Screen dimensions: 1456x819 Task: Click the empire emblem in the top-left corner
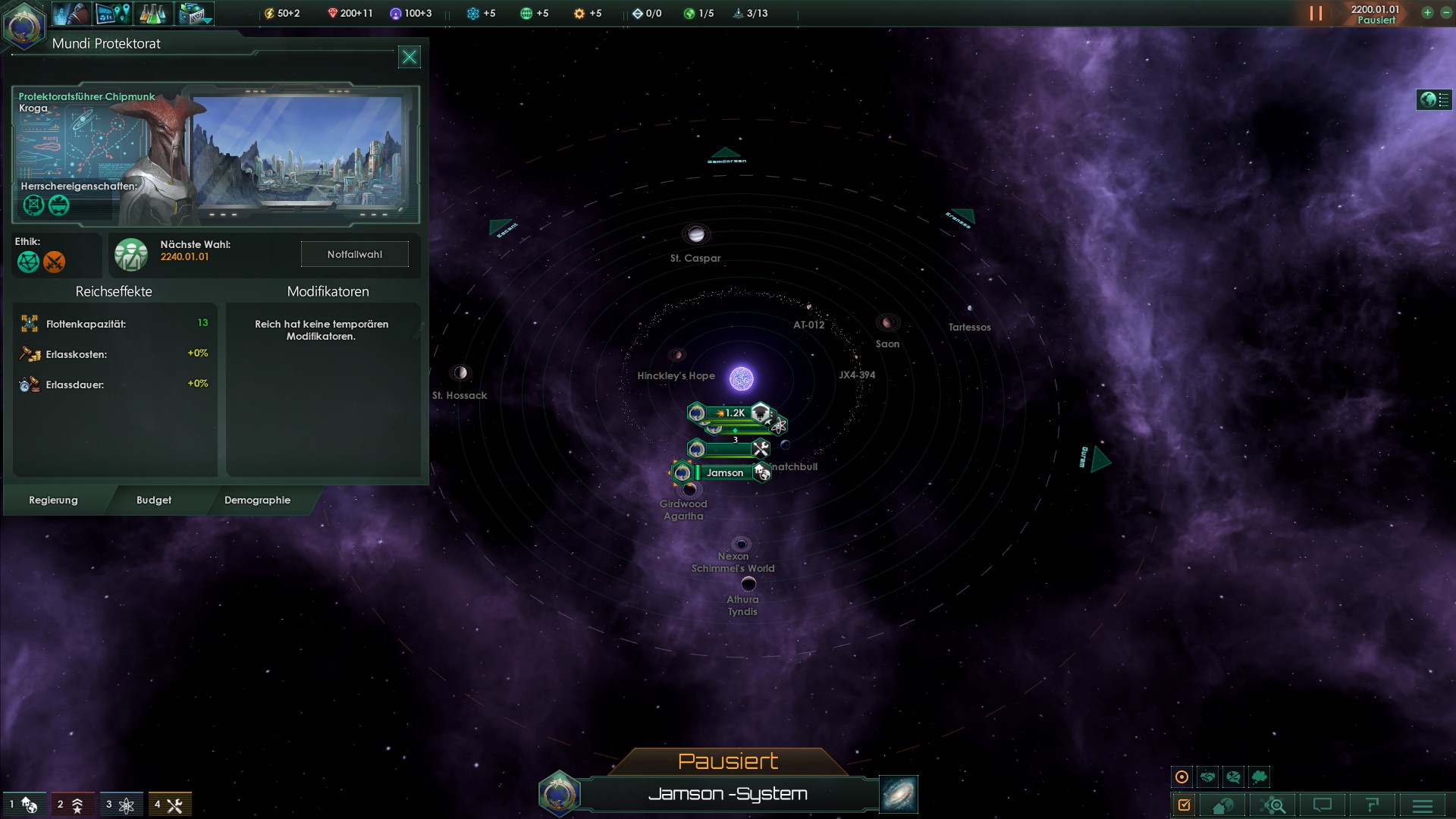[24, 24]
